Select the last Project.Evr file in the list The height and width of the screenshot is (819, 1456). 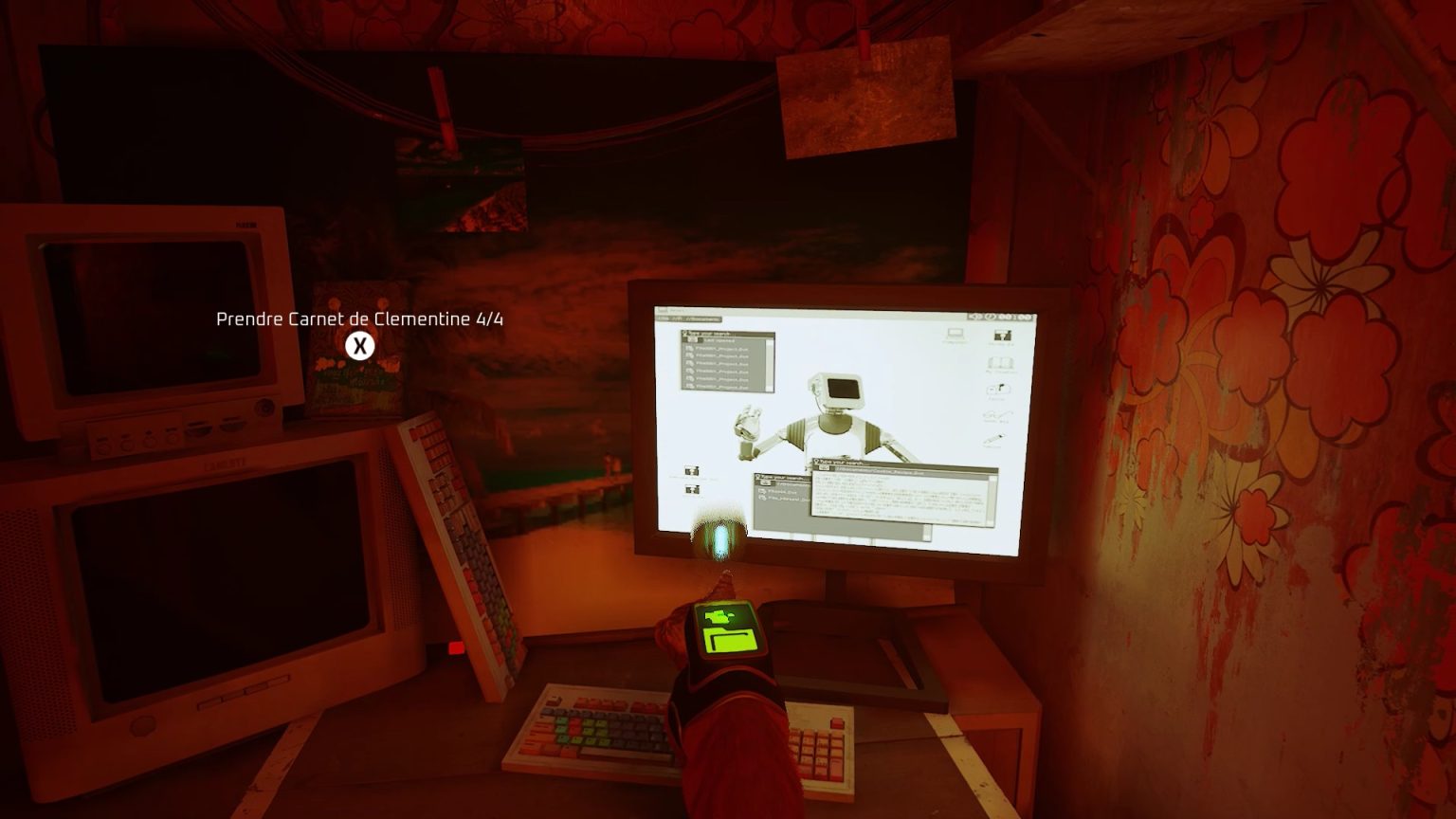click(x=718, y=386)
